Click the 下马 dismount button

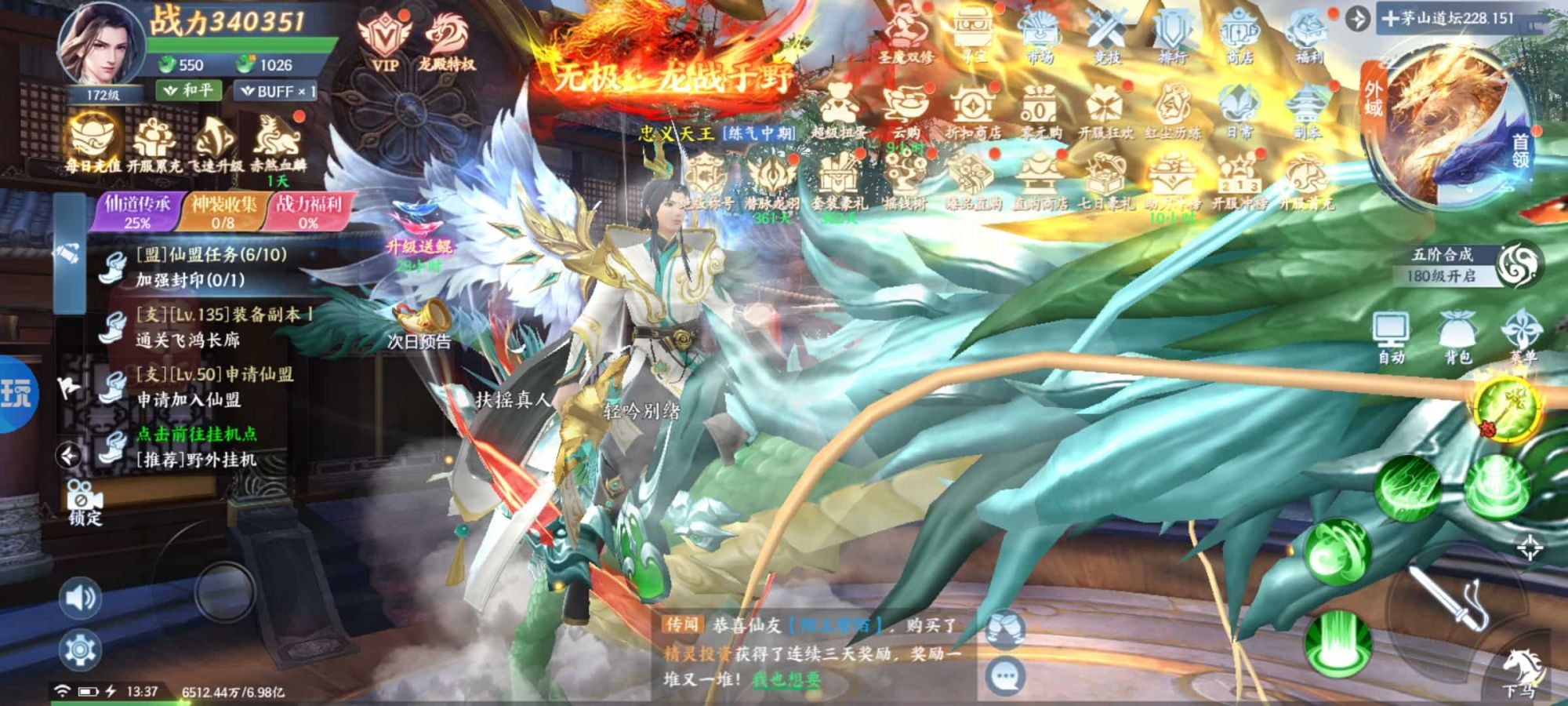1521,671
